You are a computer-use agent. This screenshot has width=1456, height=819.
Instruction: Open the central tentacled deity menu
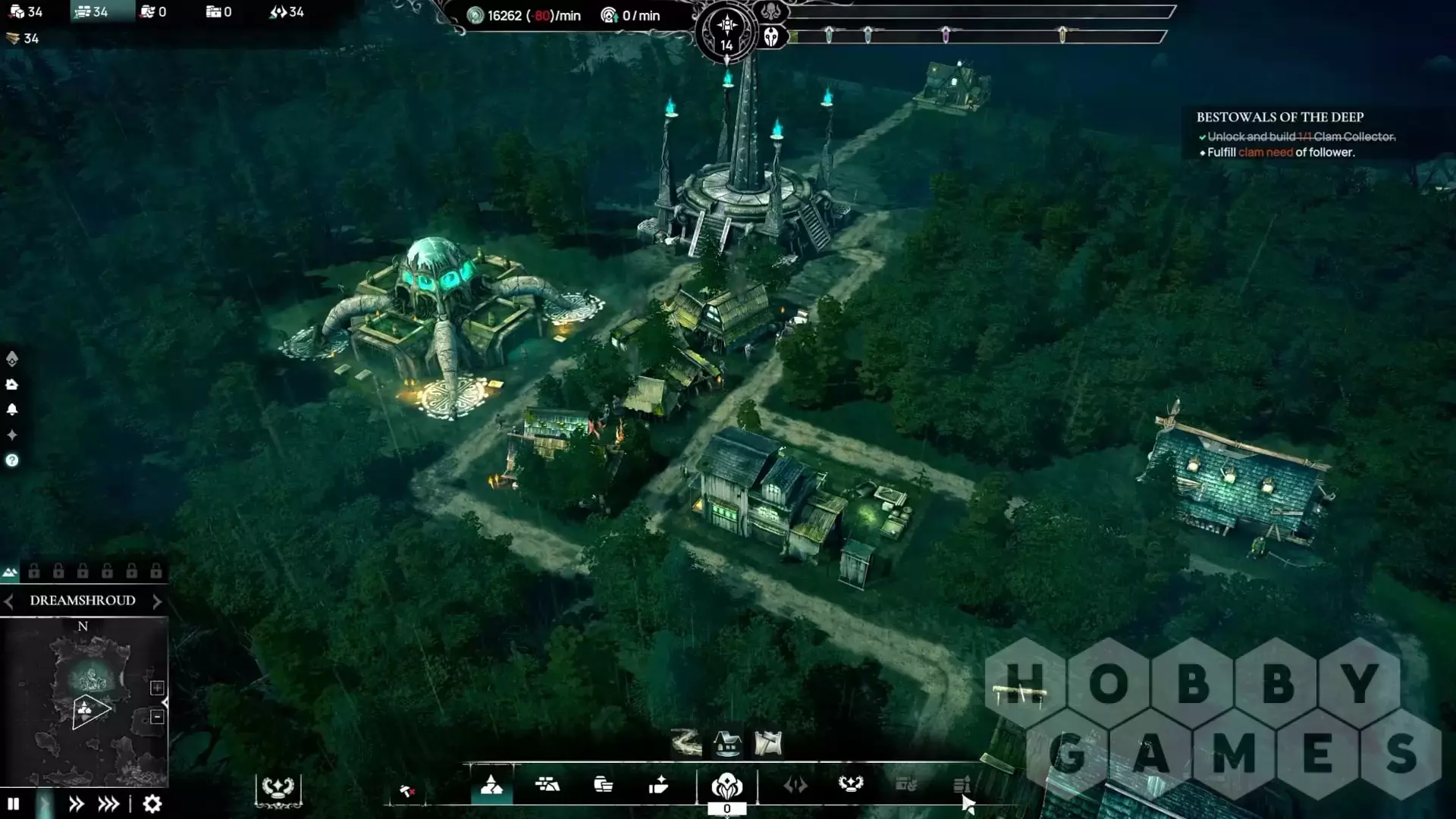tap(726, 786)
